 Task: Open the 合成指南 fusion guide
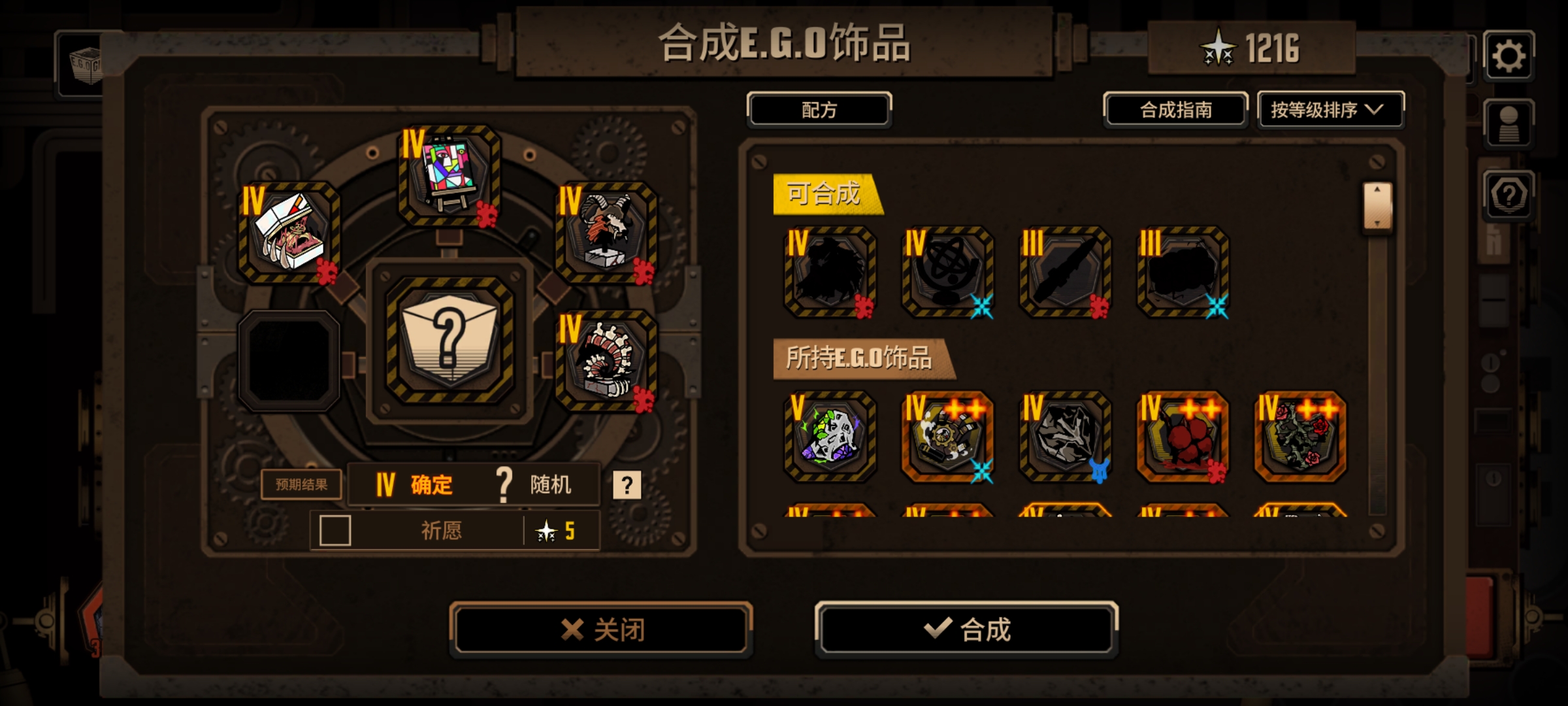1175,110
